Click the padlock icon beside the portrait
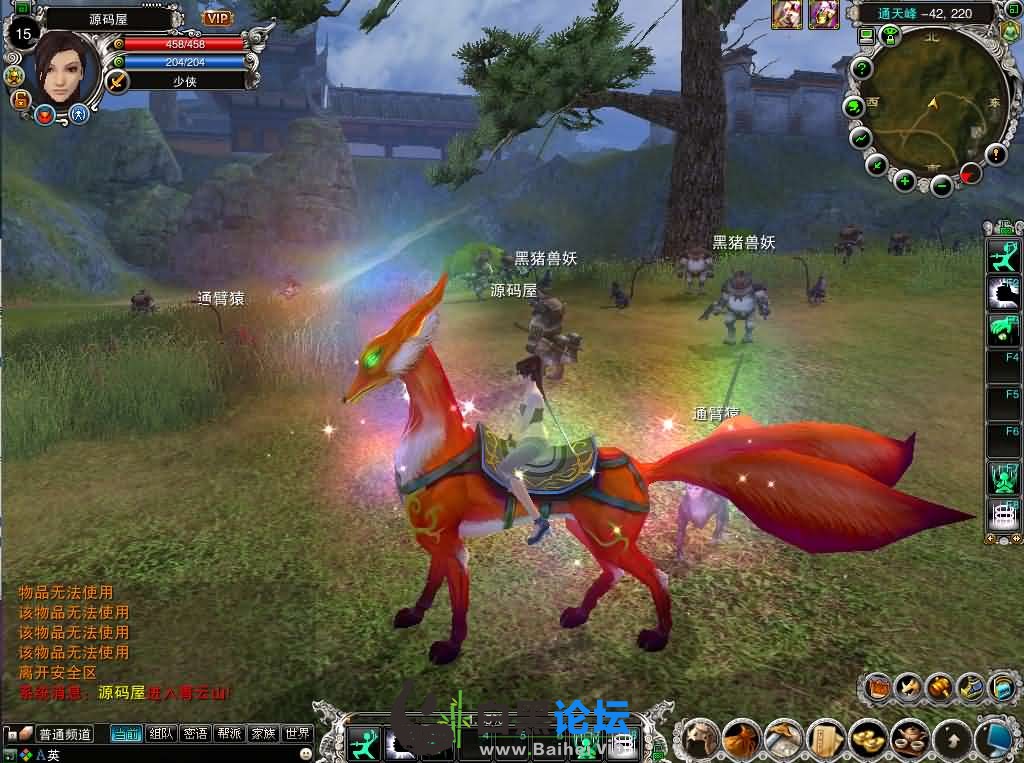 click(19, 98)
